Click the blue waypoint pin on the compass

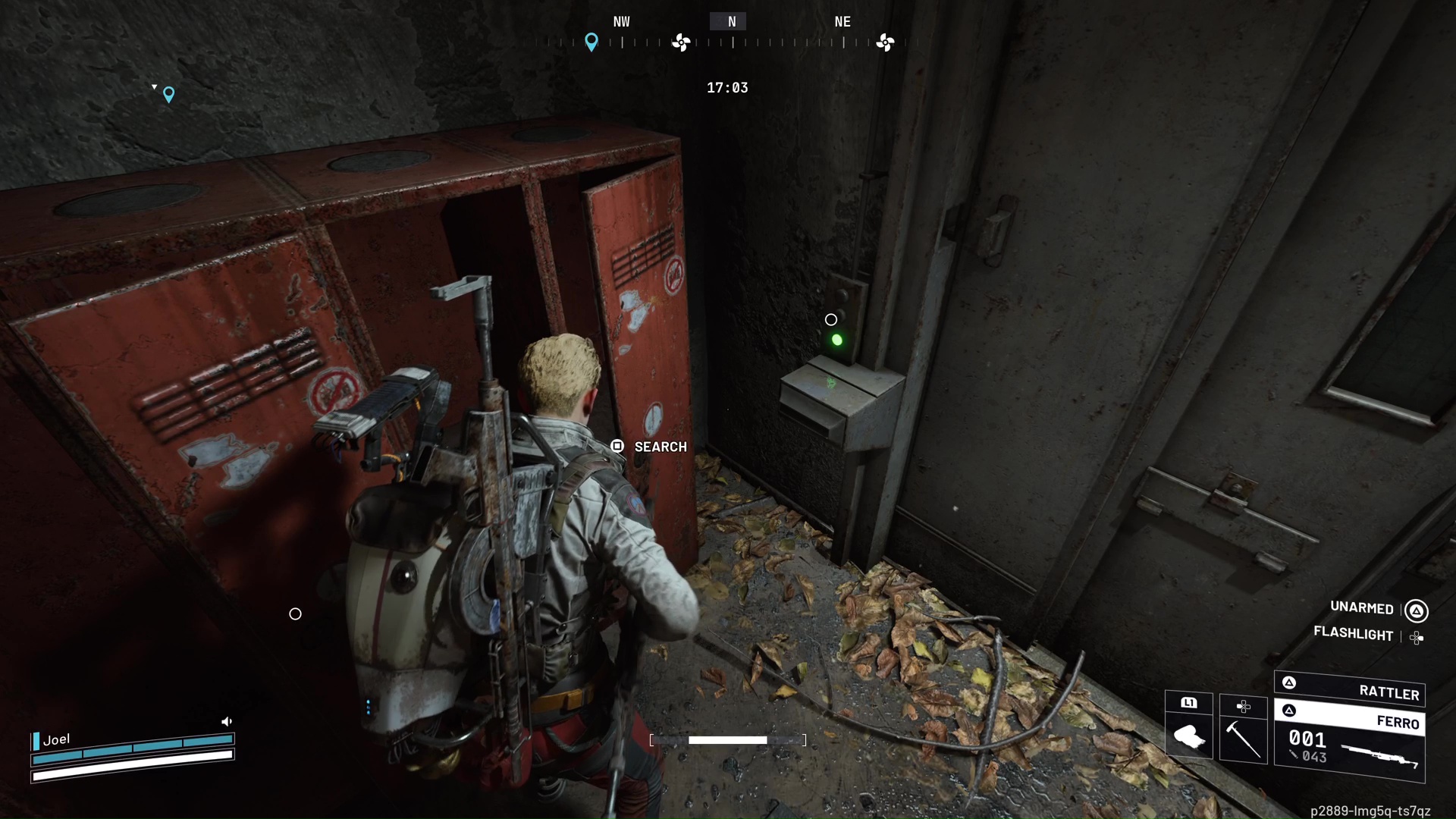click(x=593, y=43)
